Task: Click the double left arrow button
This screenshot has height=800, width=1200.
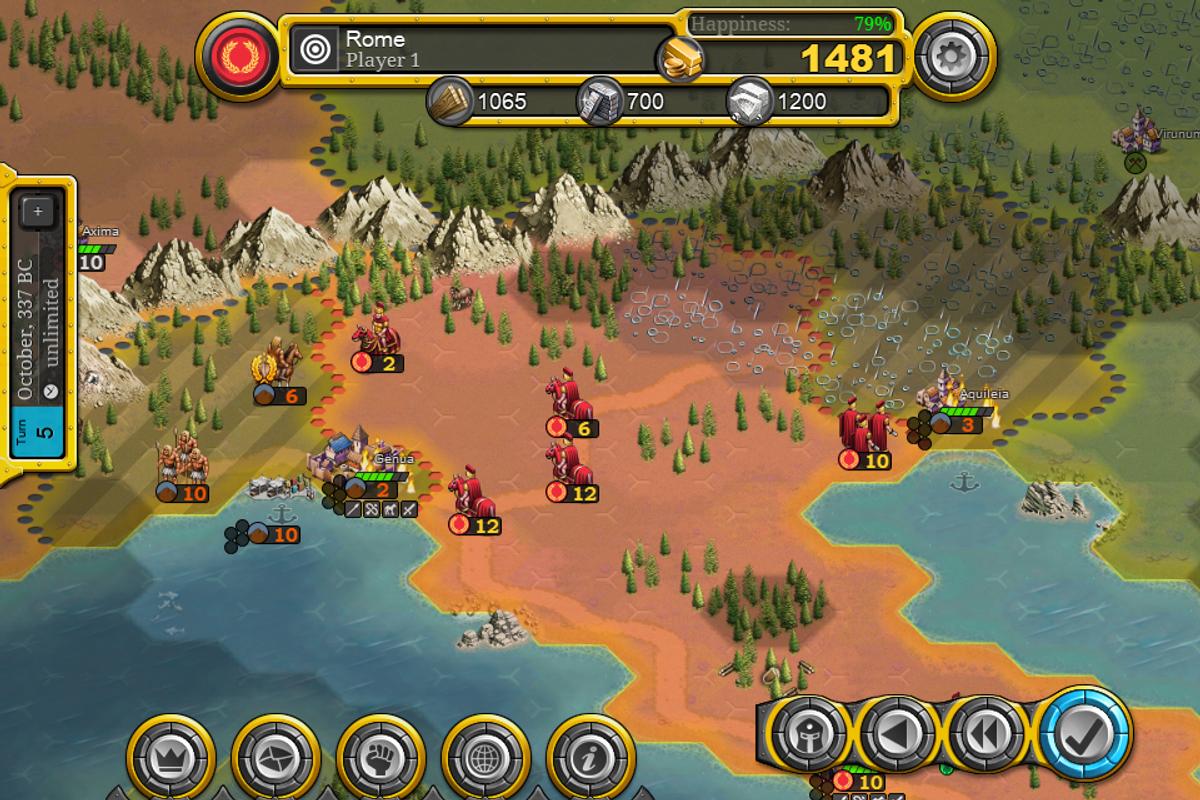Action: coord(985,737)
